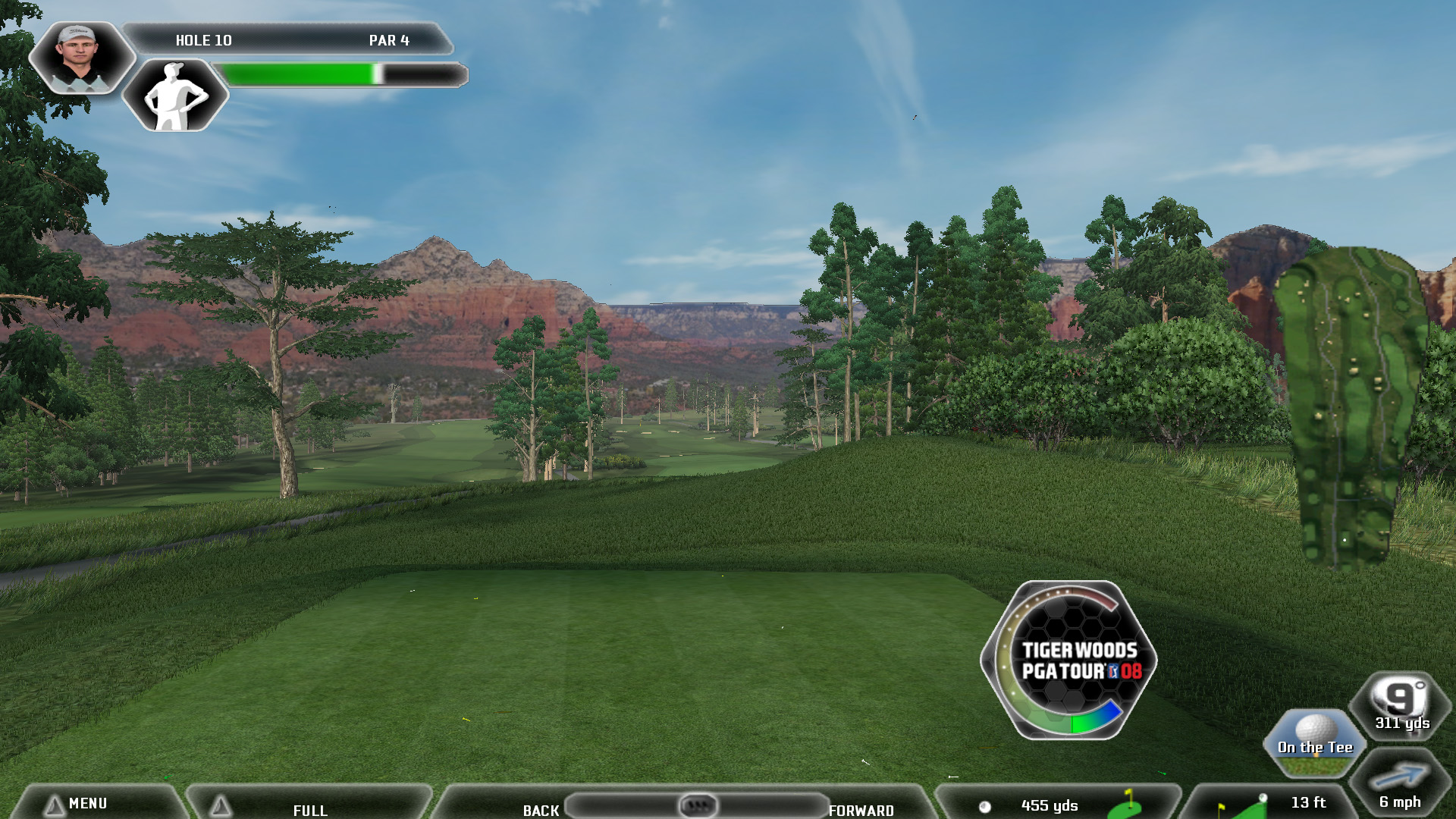This screenshot has width=1456, height=819.
Task: Click the golfer silhouette stance icon
Action: click(x=176, y=96)
